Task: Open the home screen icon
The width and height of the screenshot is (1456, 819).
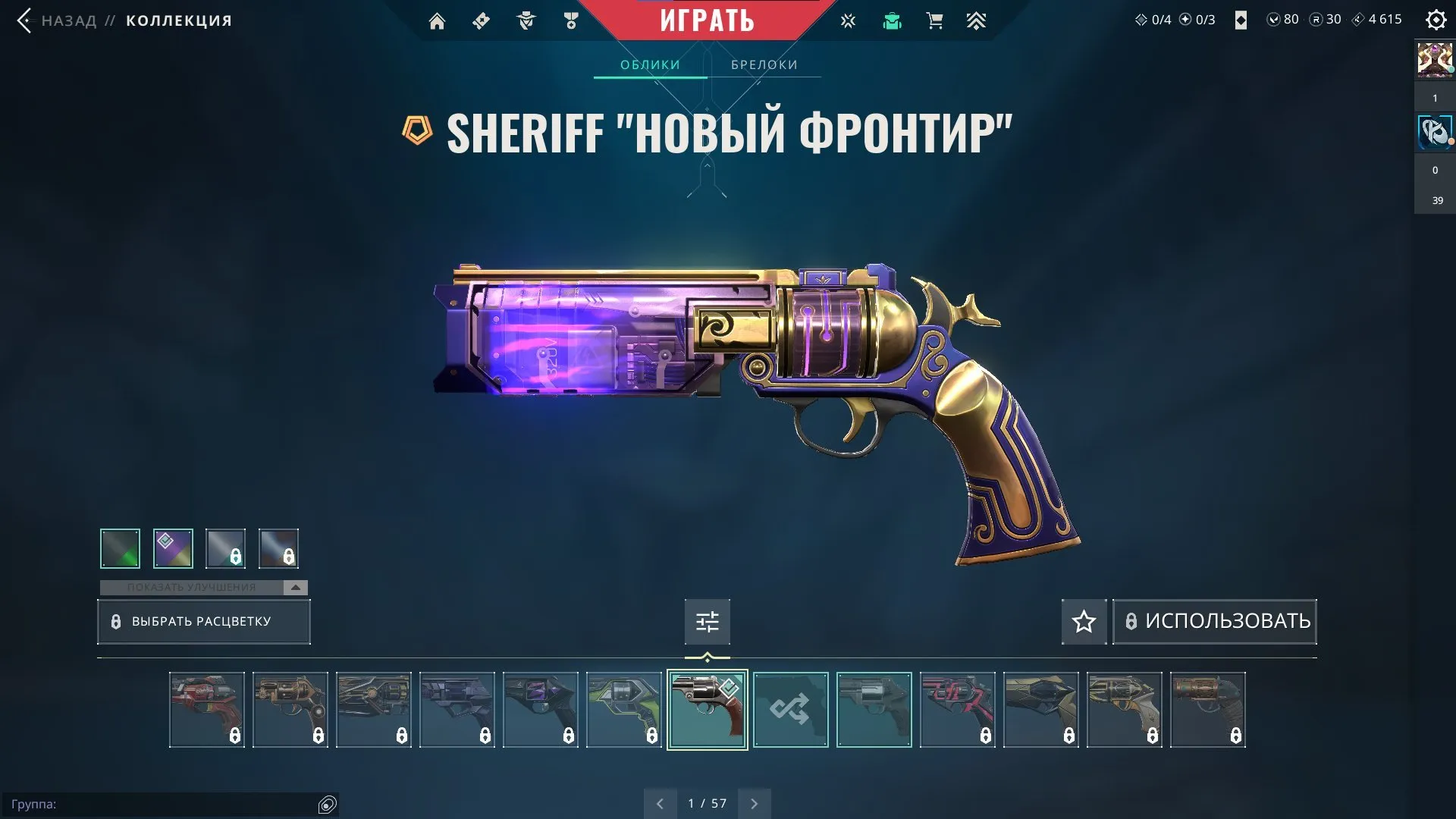Action: (437, 20)
